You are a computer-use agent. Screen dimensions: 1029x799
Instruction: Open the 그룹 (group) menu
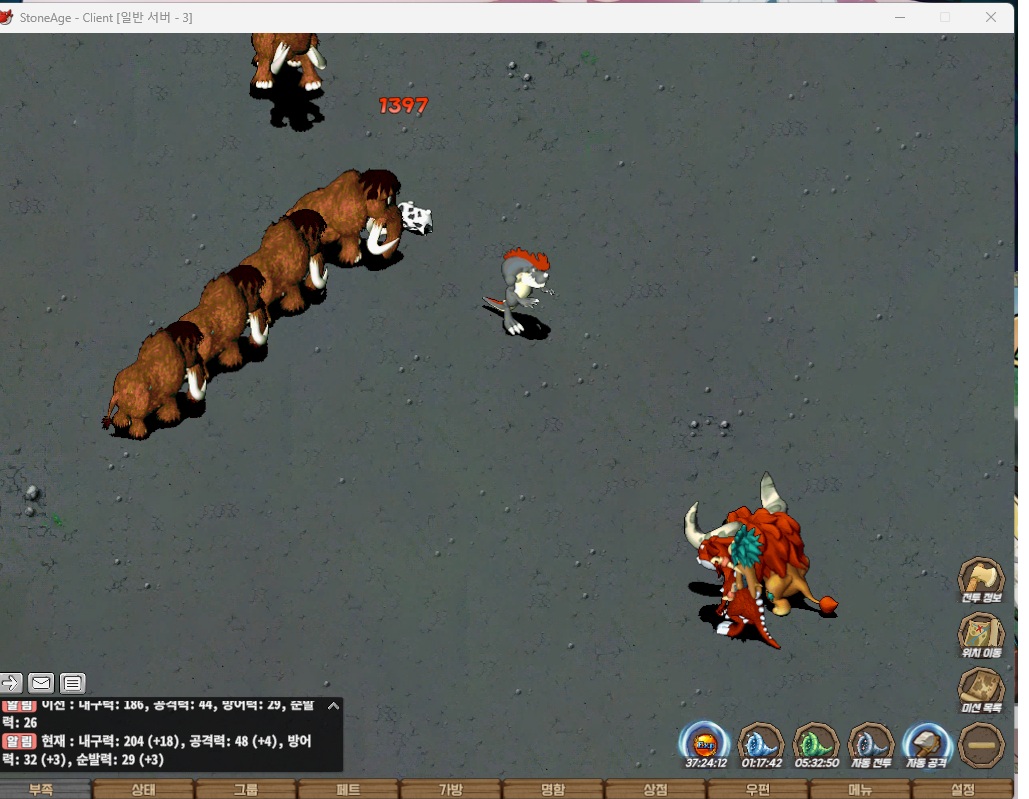point(246,789)
